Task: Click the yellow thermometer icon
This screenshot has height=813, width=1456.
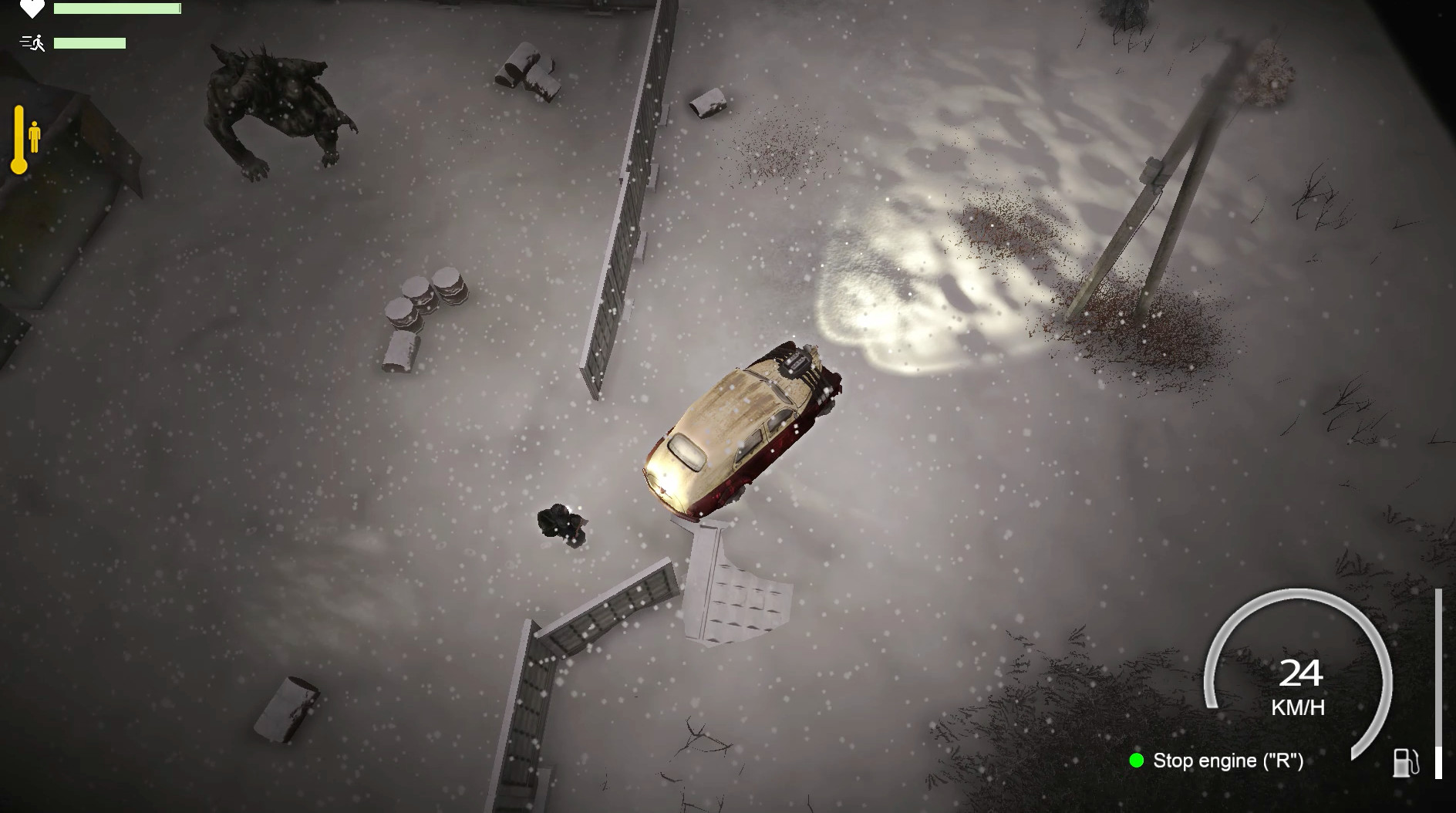Action: pyautogui.click(x=19, y=140)
